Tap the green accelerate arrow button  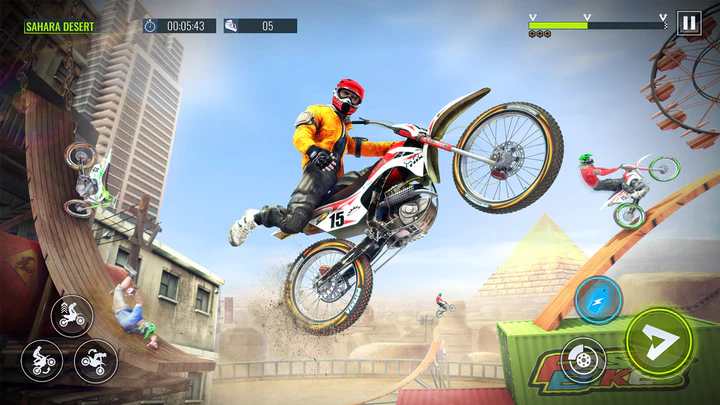[660, 341]
